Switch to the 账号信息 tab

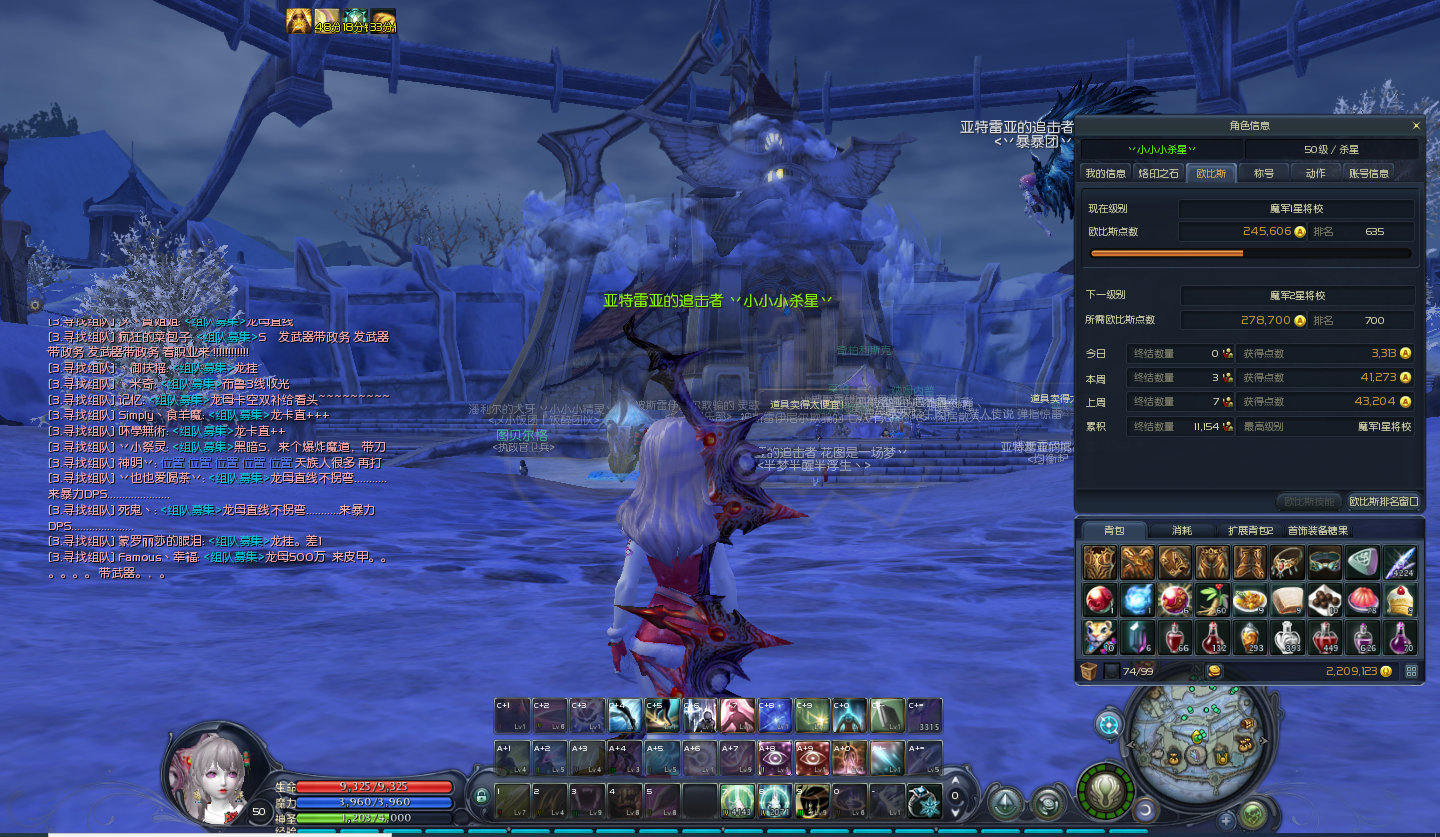coord(1368,173)
